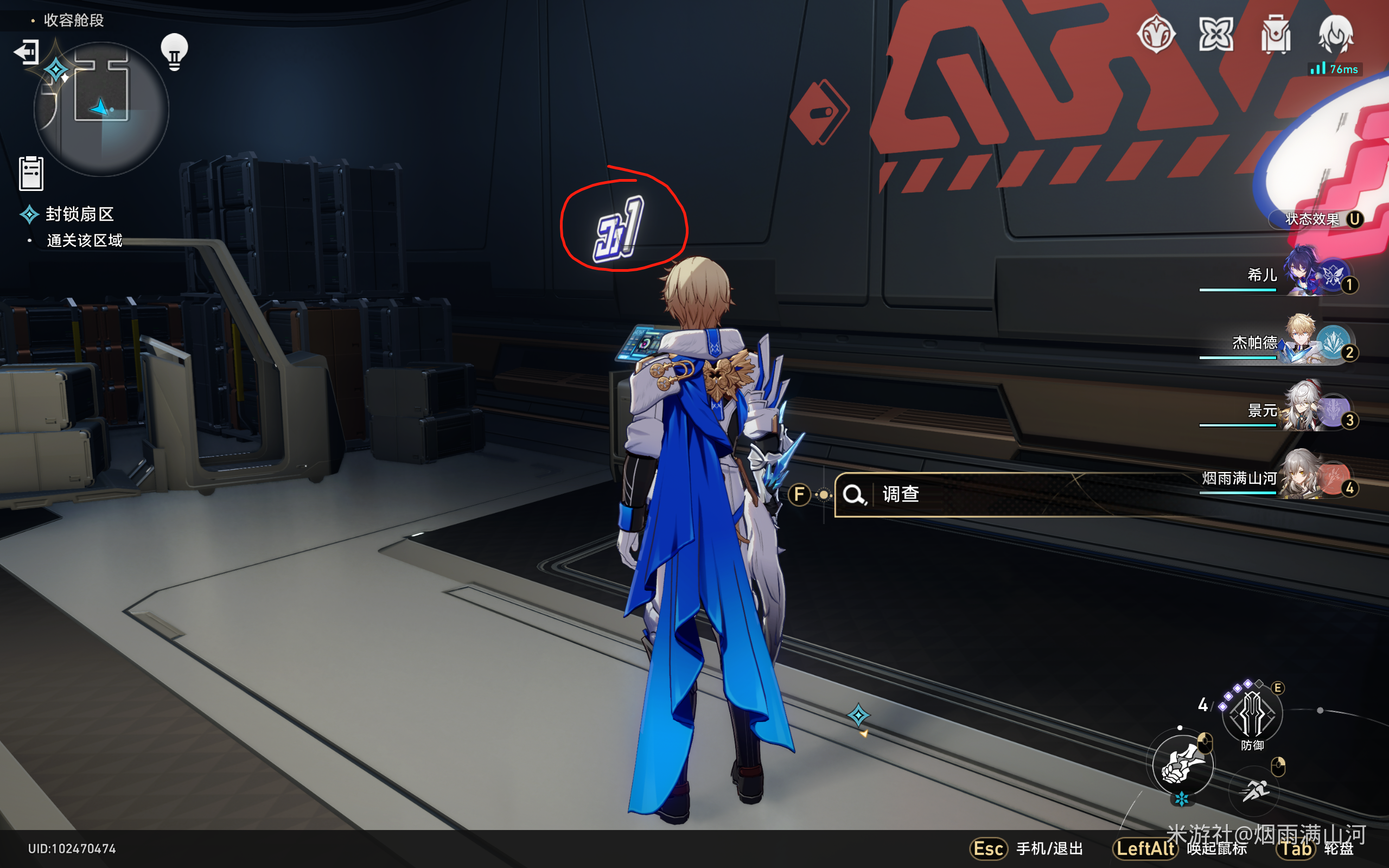Viewport: 1389px width, 868px height.
Task: Toggle the sprint running figure button
Action: click(1254, 791)
